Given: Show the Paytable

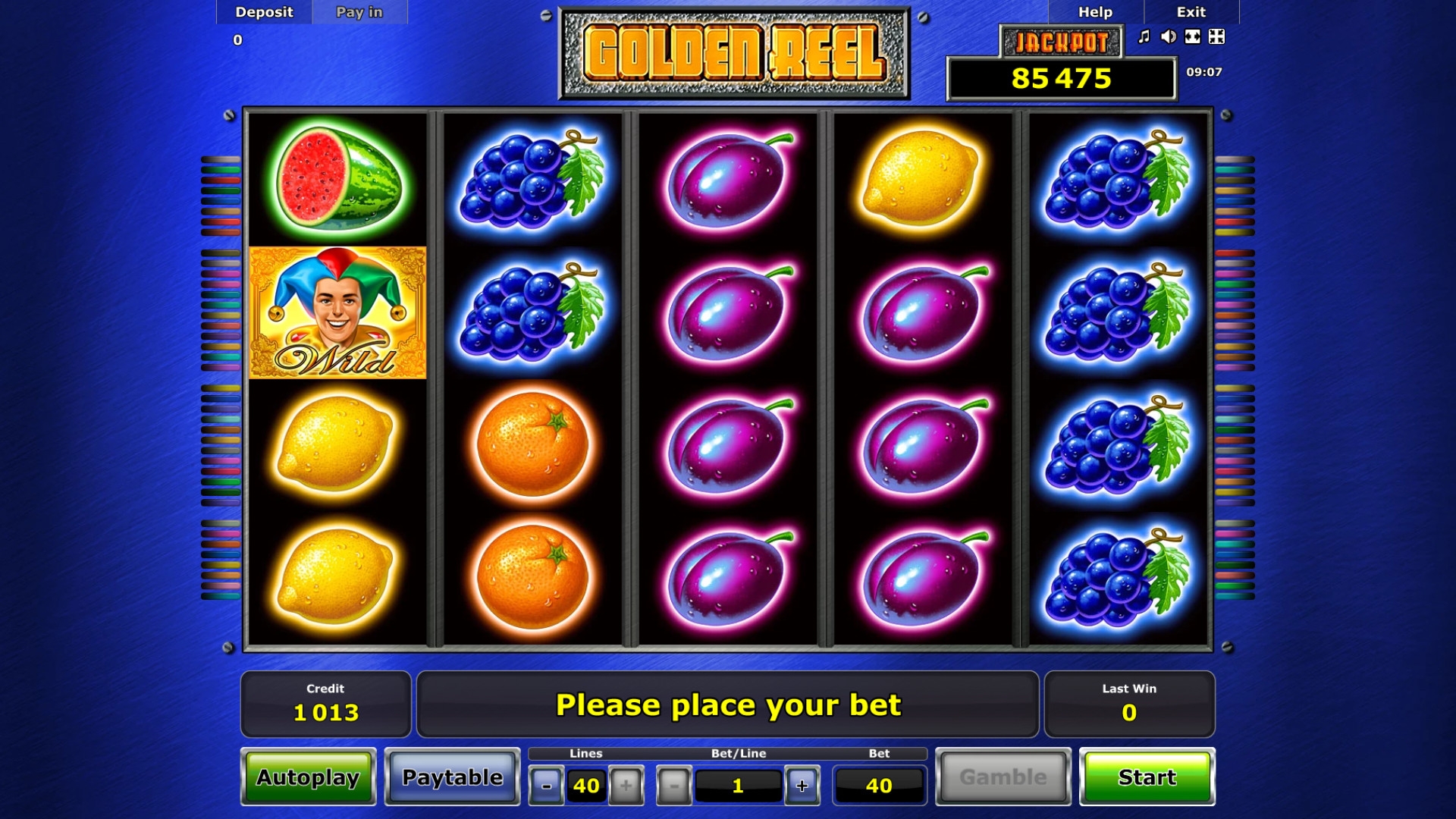Looking at the screenshot, I should coord(452,777).
